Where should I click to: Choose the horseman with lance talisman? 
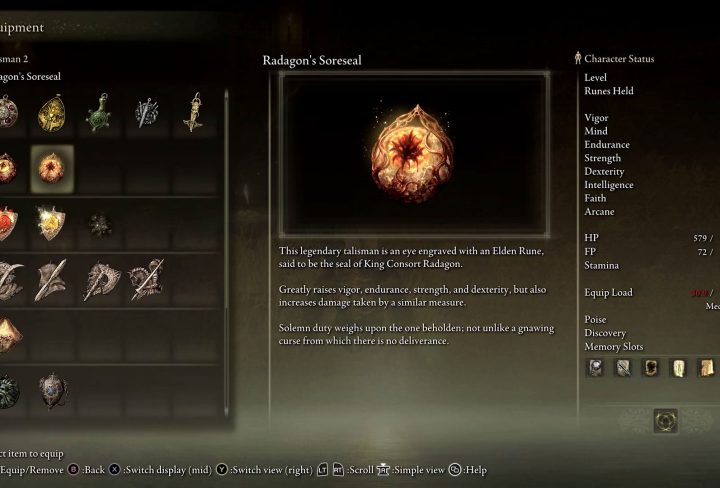click(x=146, y=280)
